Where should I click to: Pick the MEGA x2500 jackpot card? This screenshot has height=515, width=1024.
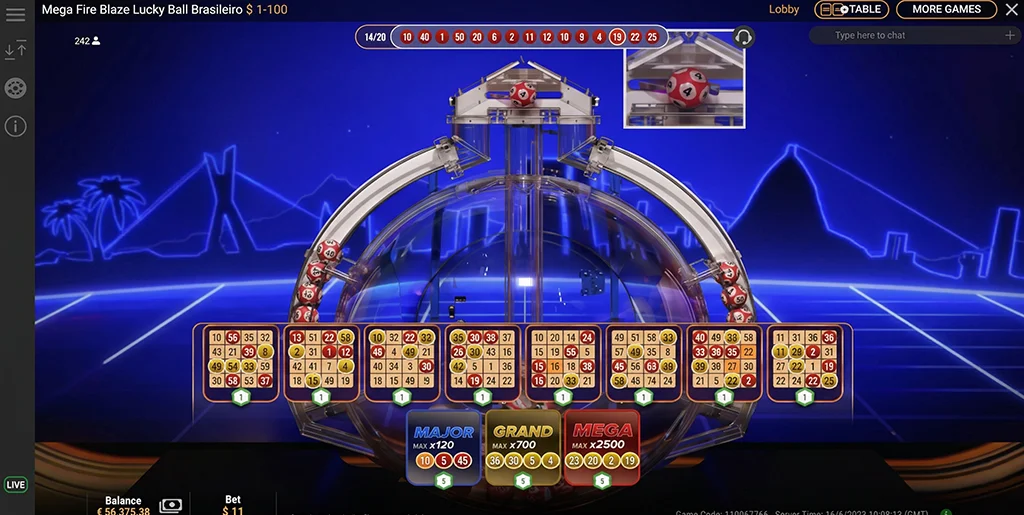coord(602,447)
